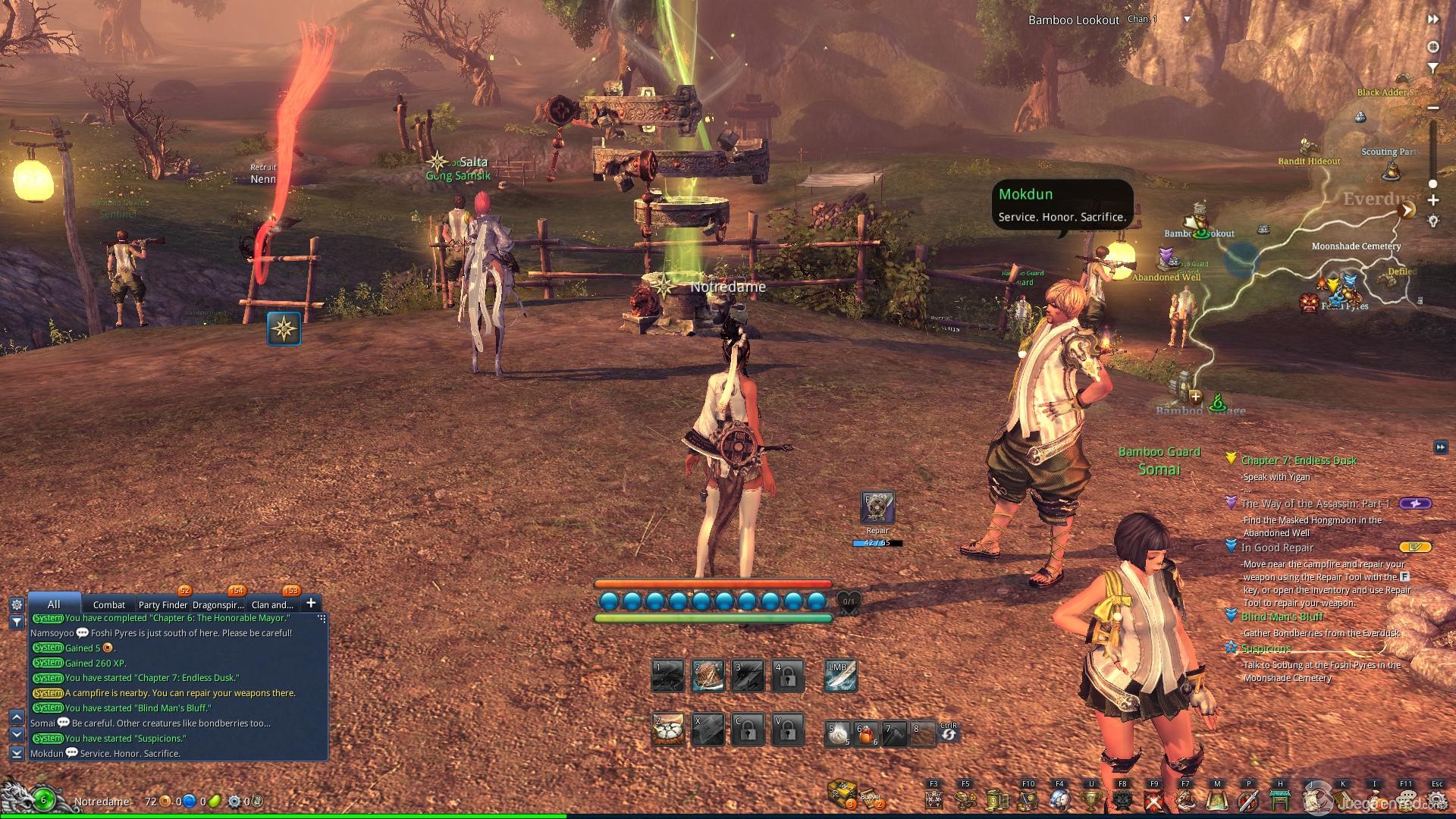Switch to the Combat chat tab

[x=108, y=604]
